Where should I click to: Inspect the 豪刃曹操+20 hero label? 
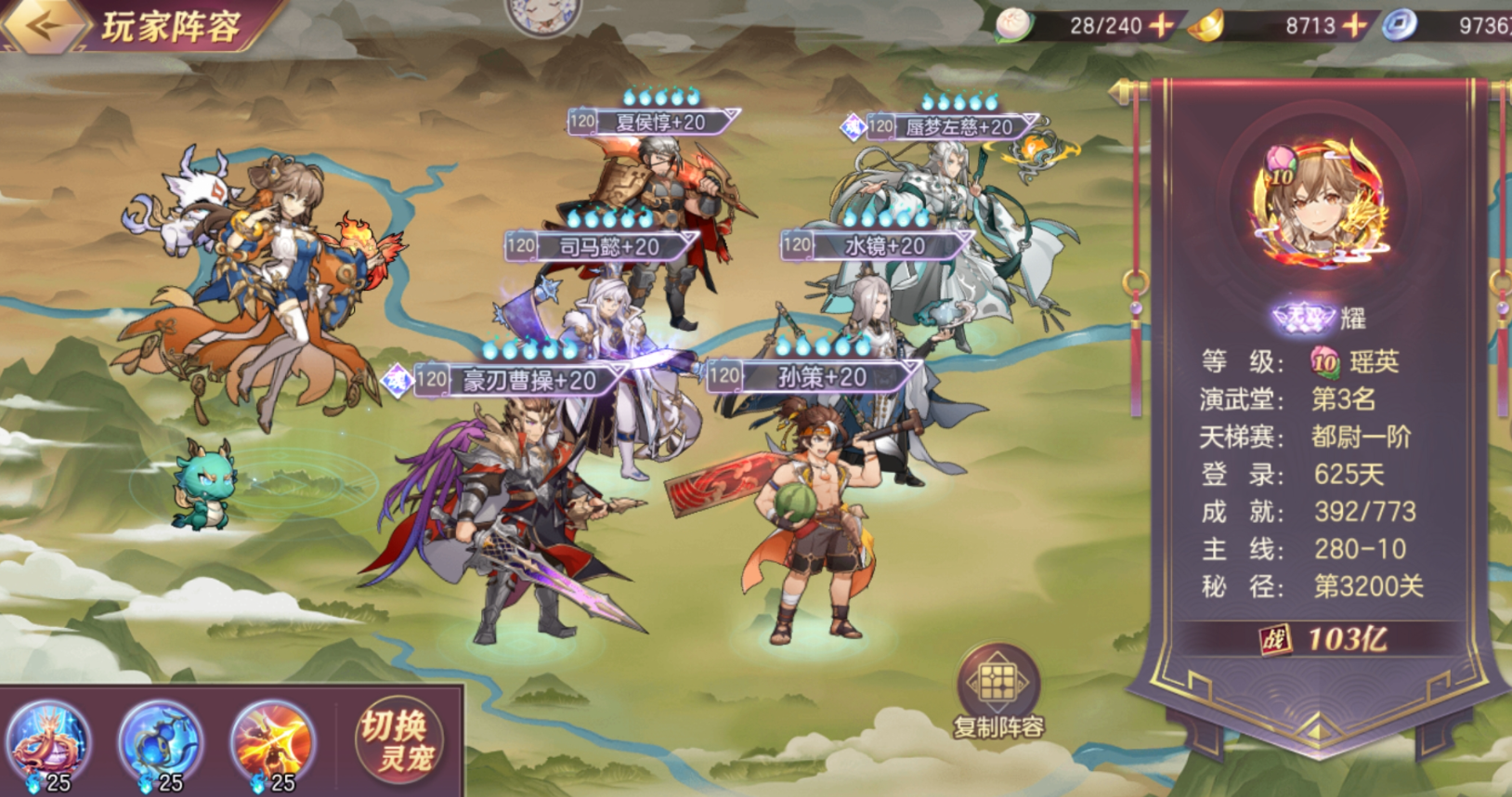click(528, 379)
